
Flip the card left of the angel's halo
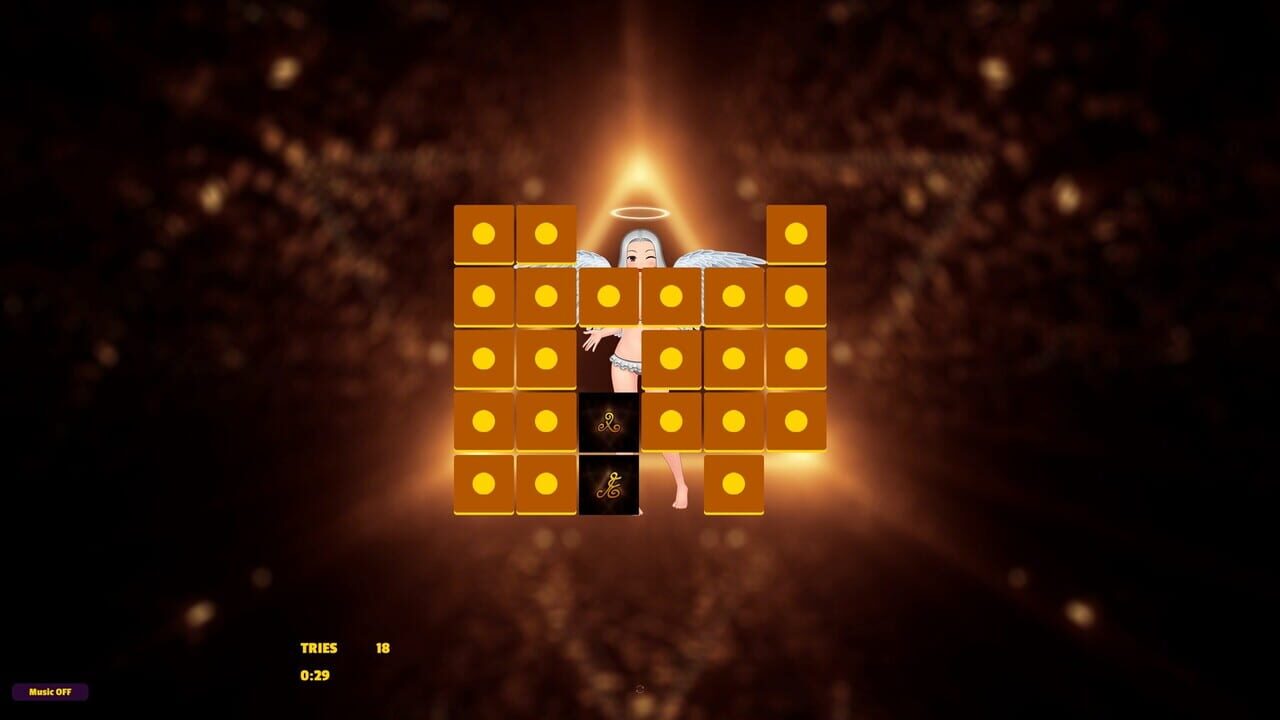click(548, 235)
